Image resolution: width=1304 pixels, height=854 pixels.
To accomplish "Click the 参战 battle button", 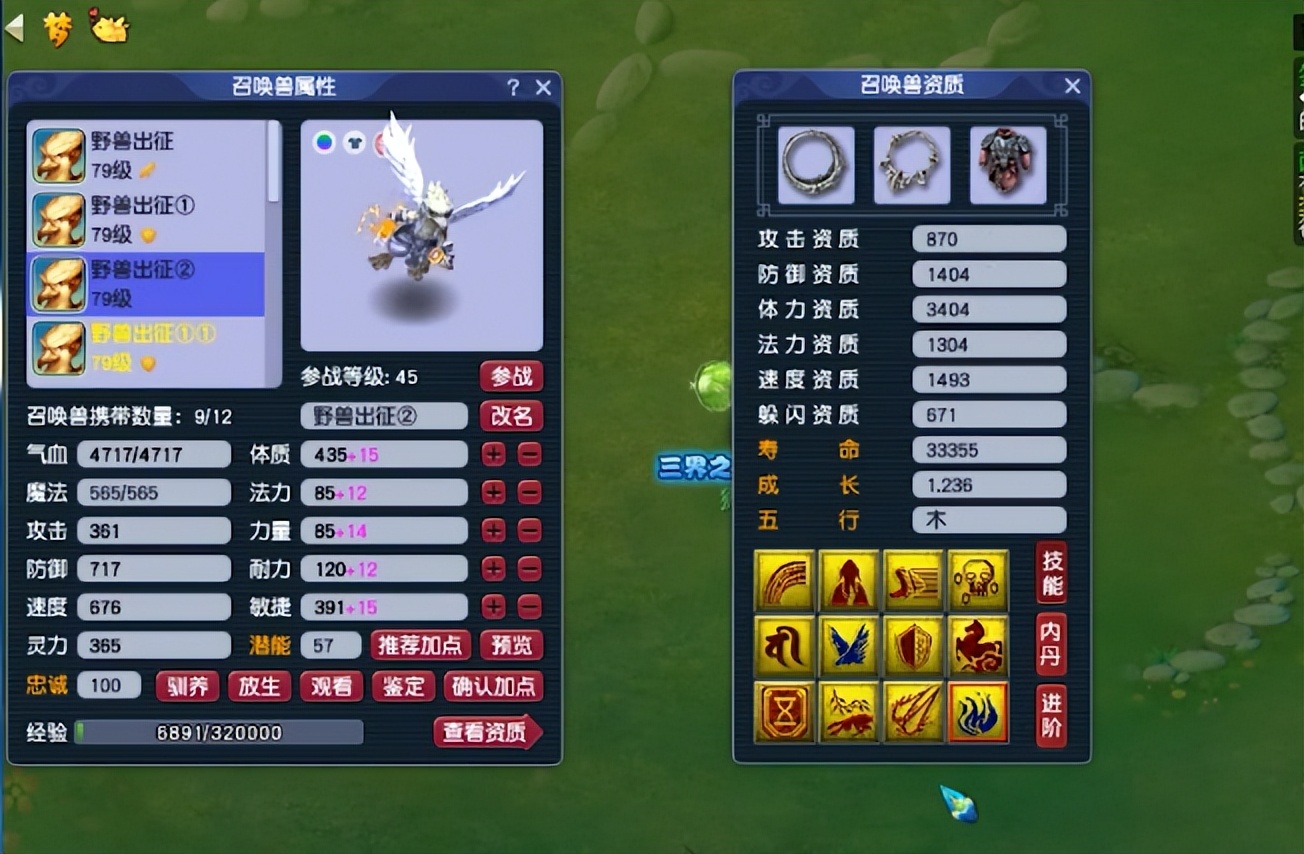I will [511, 376].
